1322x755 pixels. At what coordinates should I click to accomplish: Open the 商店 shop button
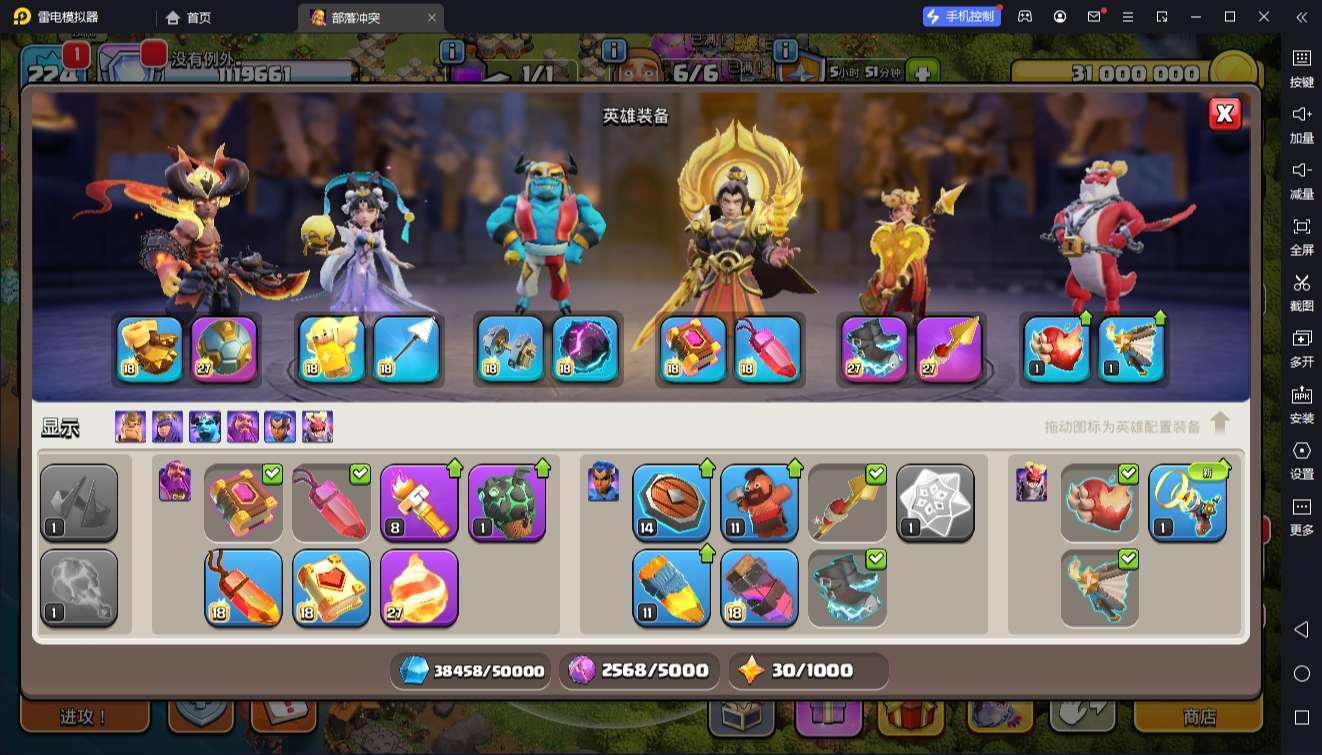click(x=1199, y=717)
